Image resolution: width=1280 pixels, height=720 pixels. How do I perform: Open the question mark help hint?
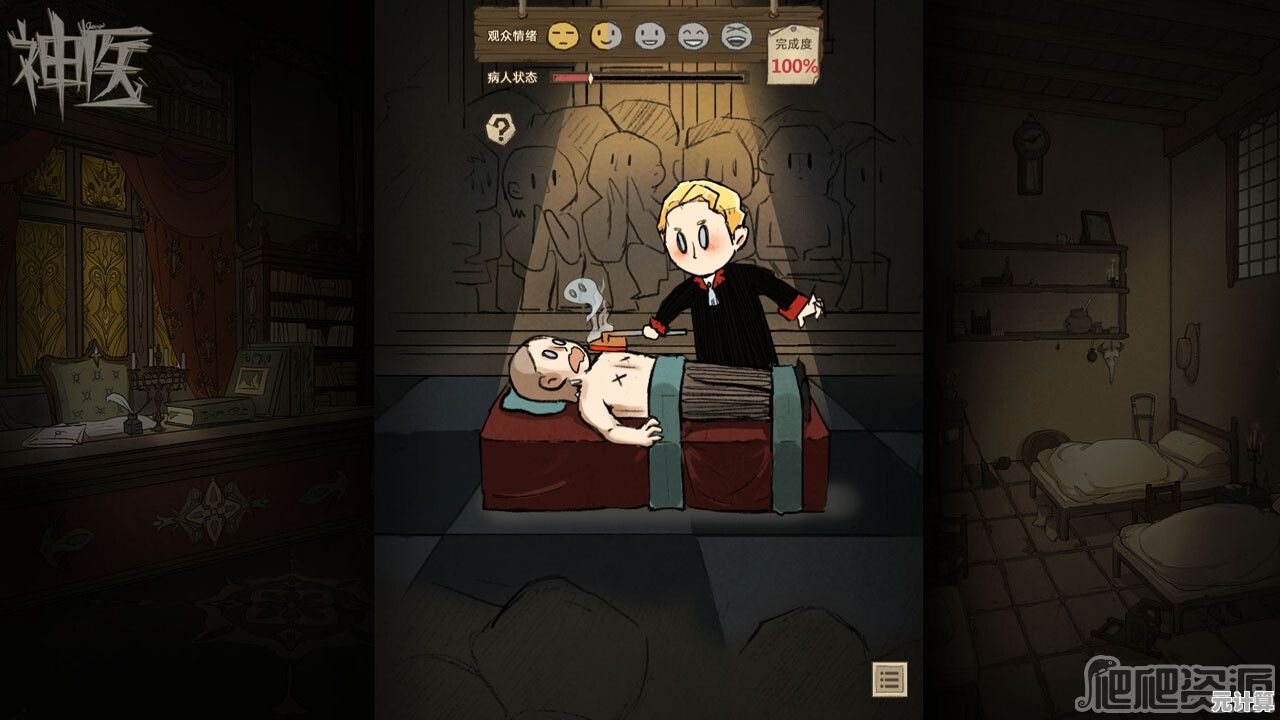coord(500,128)
